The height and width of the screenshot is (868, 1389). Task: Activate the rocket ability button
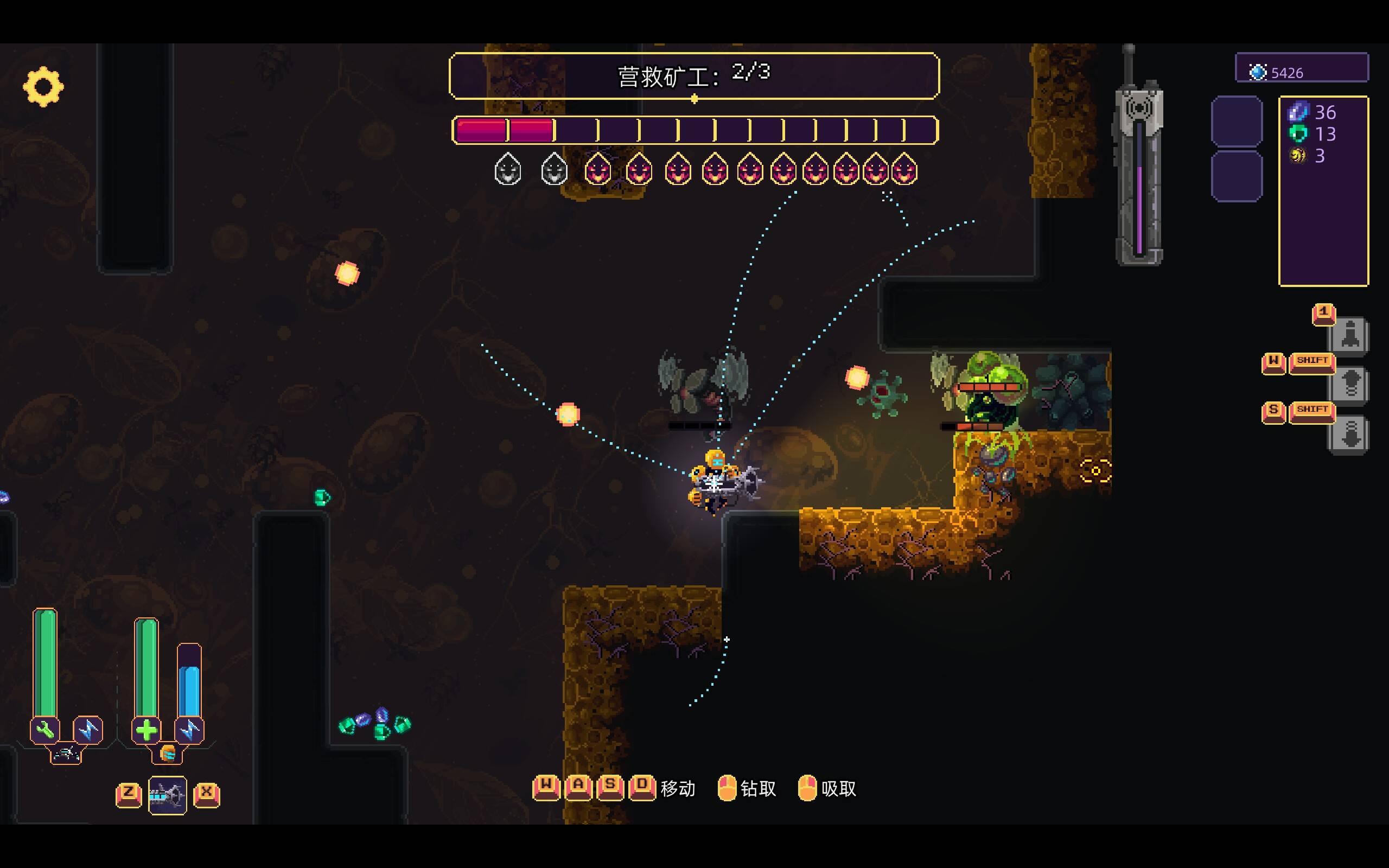[1349, 335]
